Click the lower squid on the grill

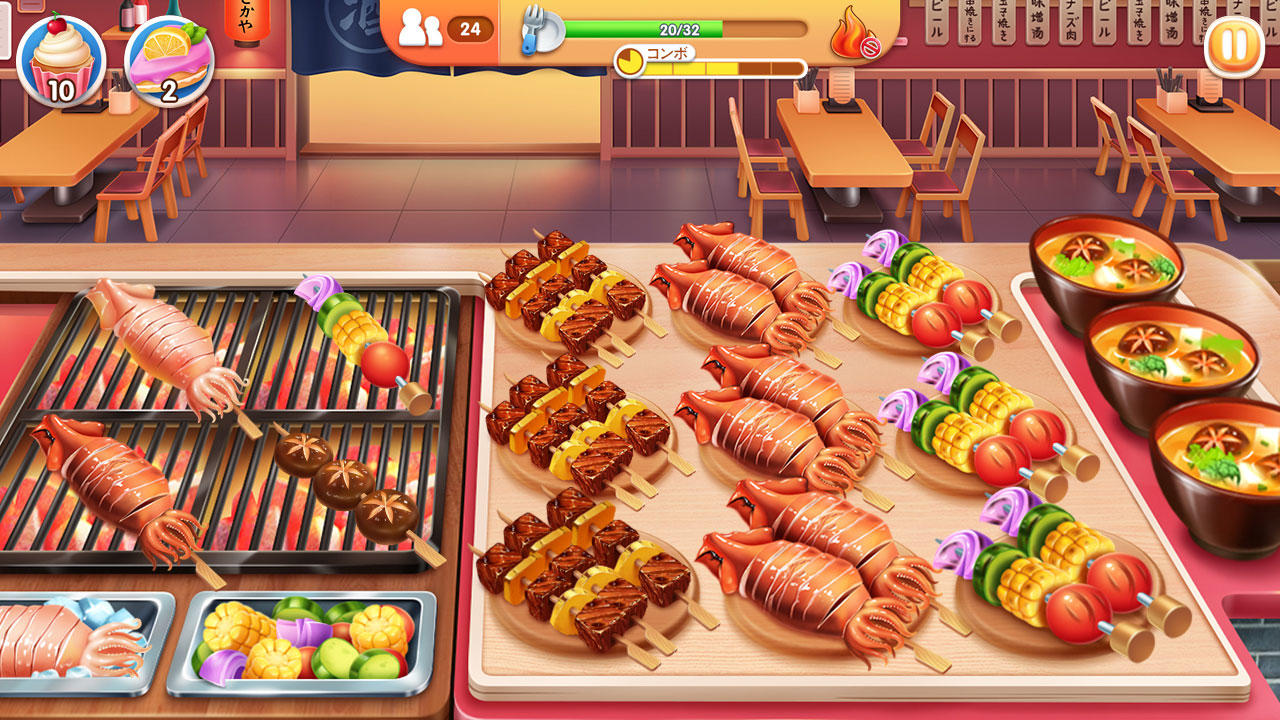point(110,480)
